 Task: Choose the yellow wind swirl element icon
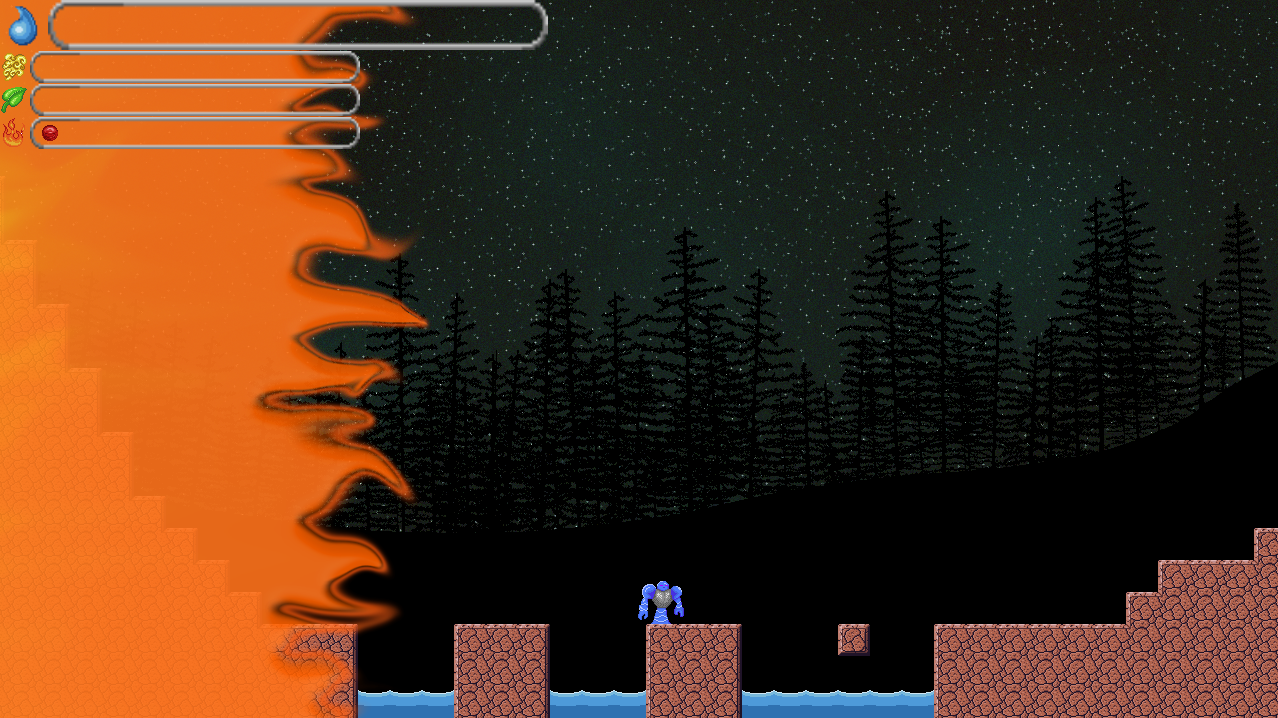(14, 67)
